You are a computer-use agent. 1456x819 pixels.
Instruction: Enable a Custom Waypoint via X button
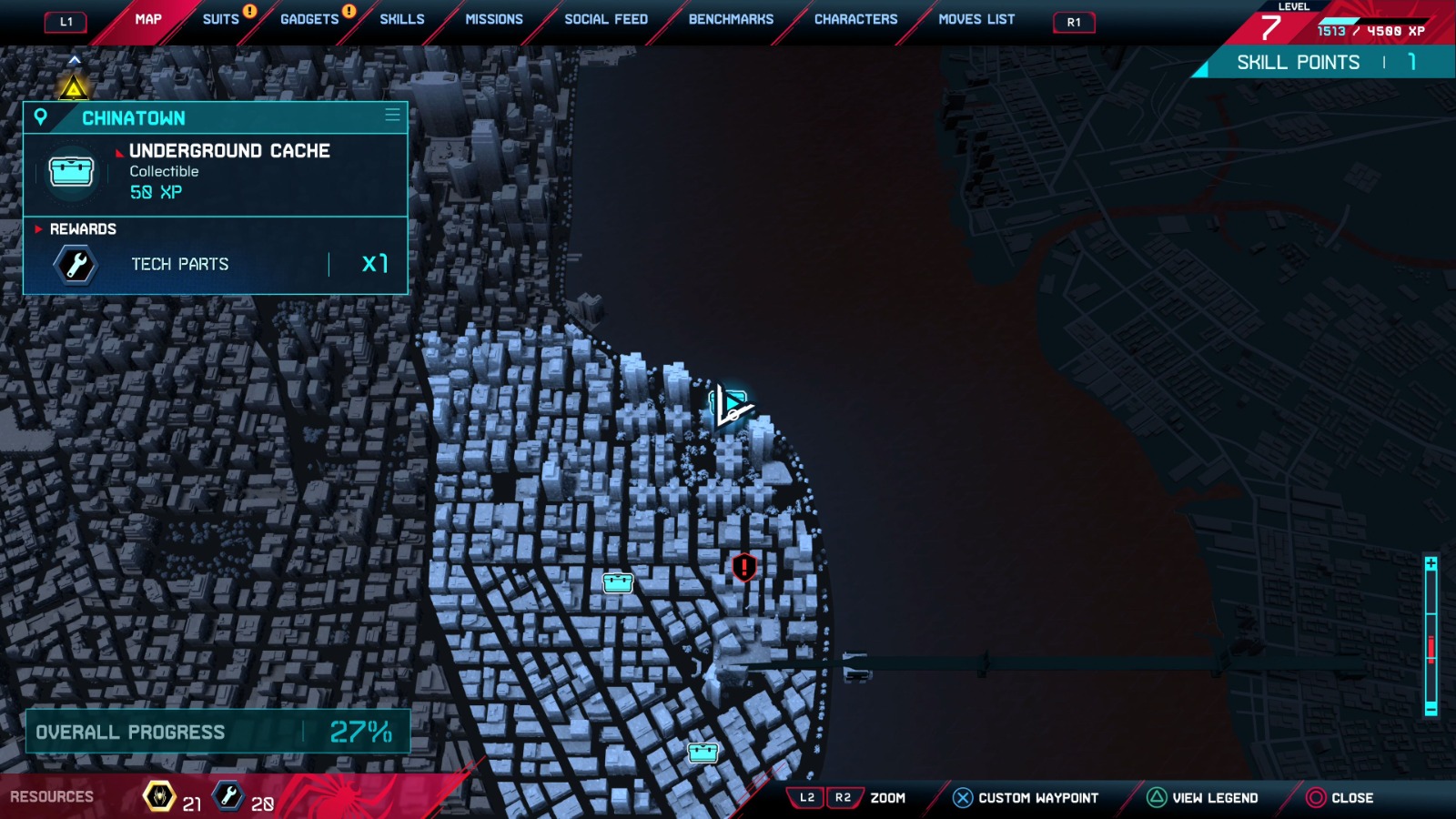coord(962,796)
